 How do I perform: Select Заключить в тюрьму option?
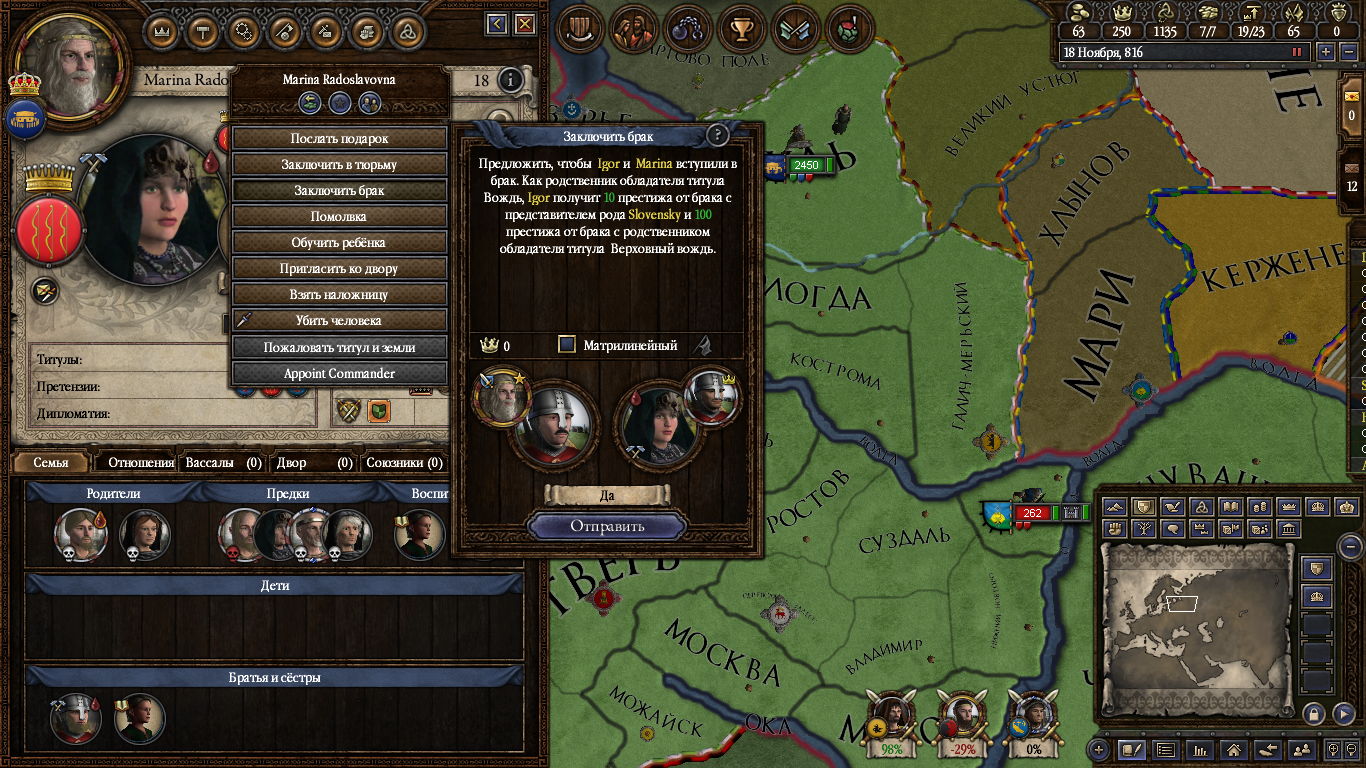pyautogui.click(x=339, y=164)
